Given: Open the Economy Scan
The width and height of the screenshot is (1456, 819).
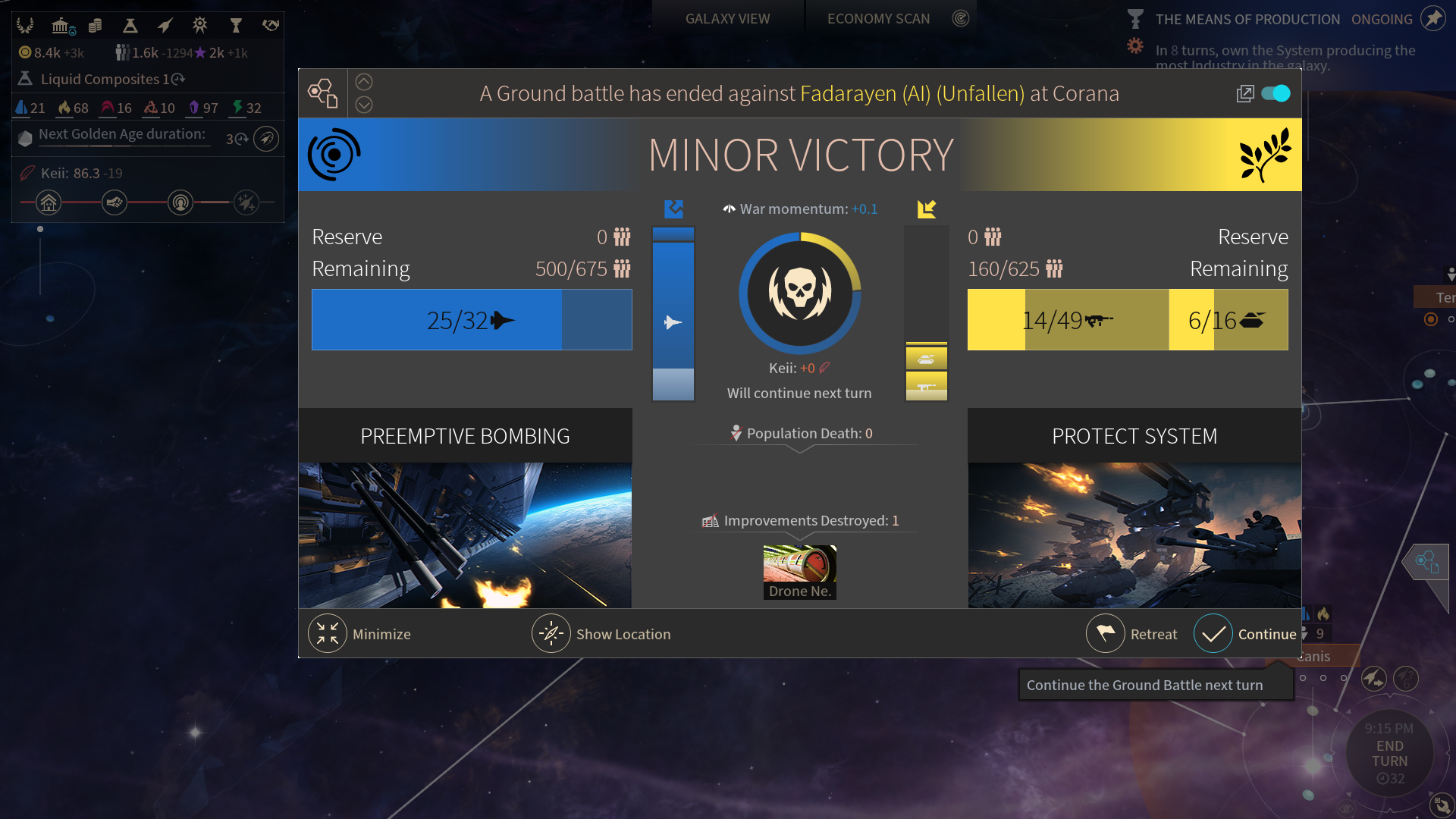Looking at the screenshot, I should pyautogui.click(x=878, y=19).
